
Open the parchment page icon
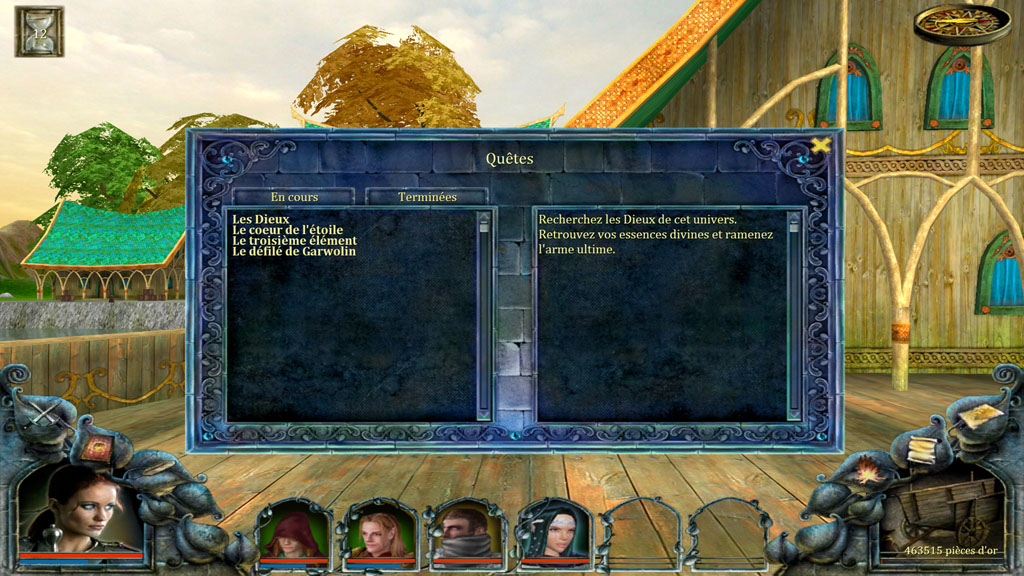(982, 413)
